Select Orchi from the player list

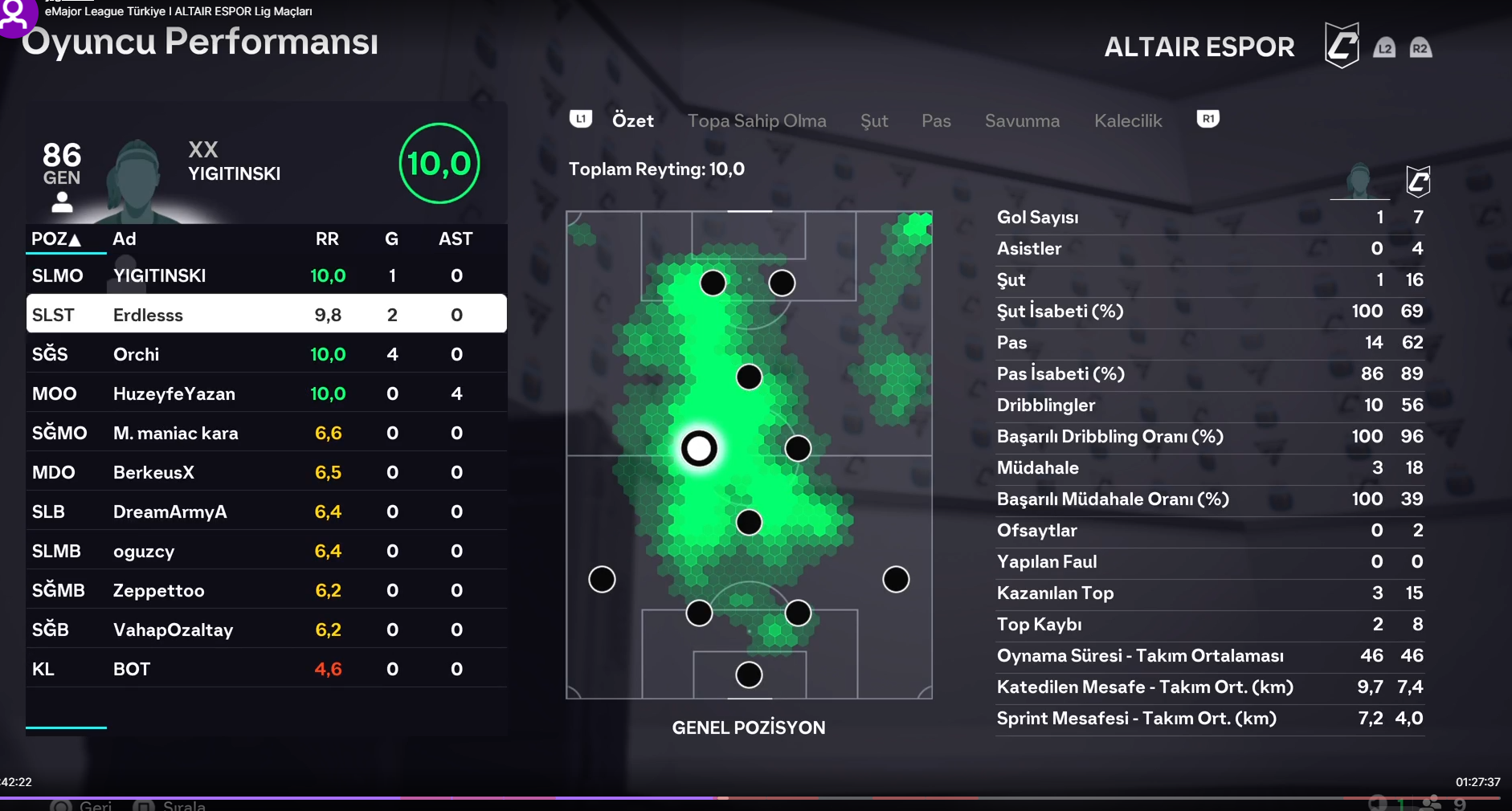click(x=266, y=354)
